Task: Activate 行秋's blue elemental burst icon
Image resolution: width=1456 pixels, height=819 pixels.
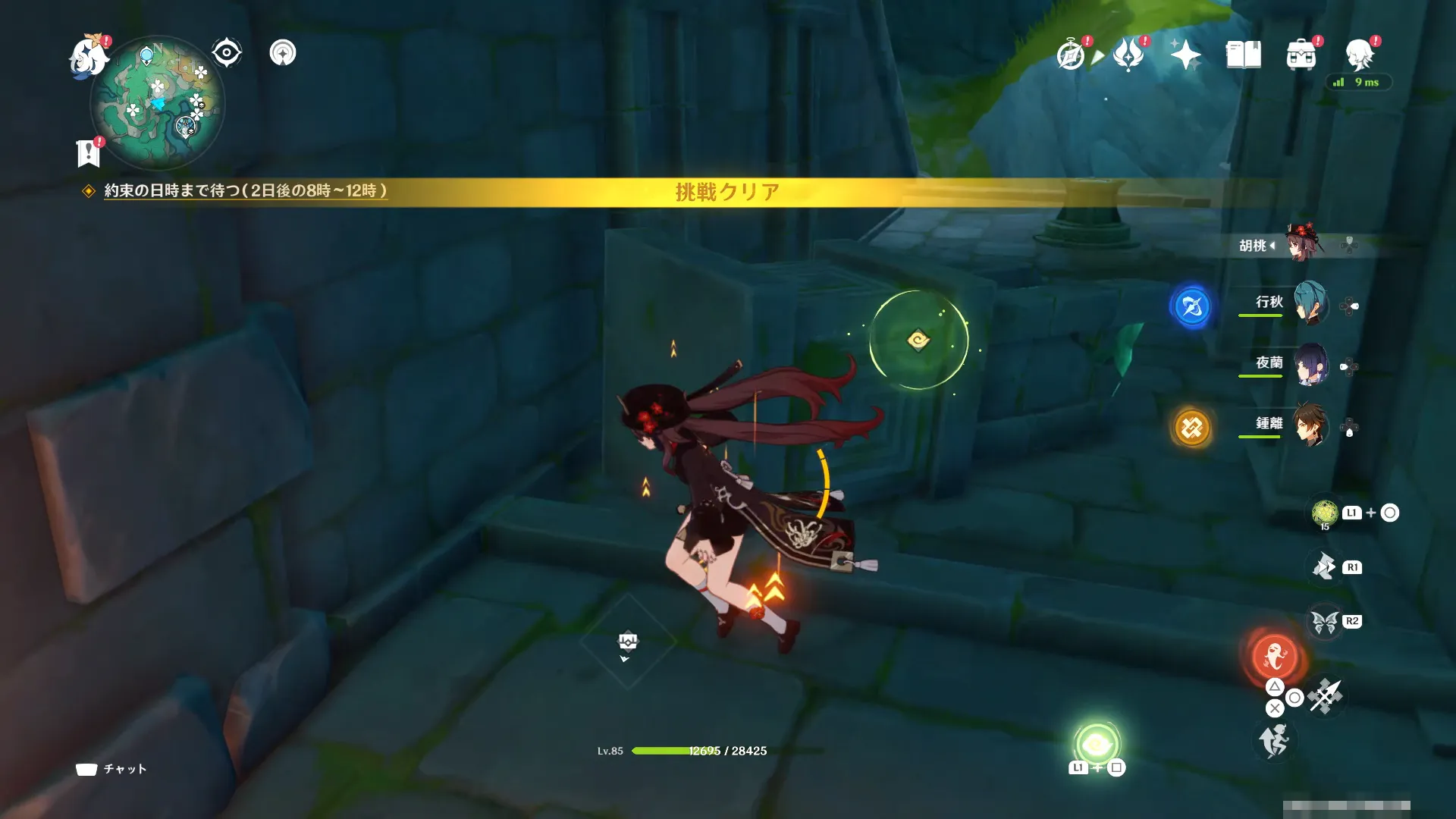Action: [1191, 306]
